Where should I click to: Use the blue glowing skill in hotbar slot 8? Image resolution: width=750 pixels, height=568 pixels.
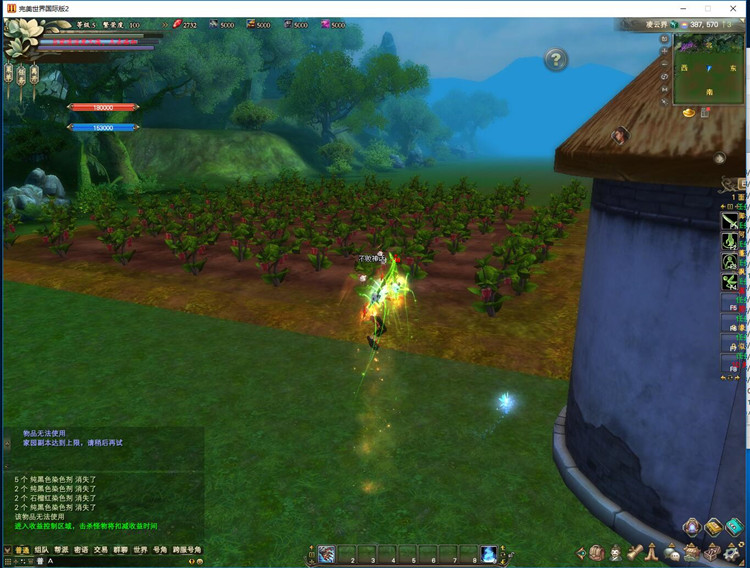[x=488, y=553]
